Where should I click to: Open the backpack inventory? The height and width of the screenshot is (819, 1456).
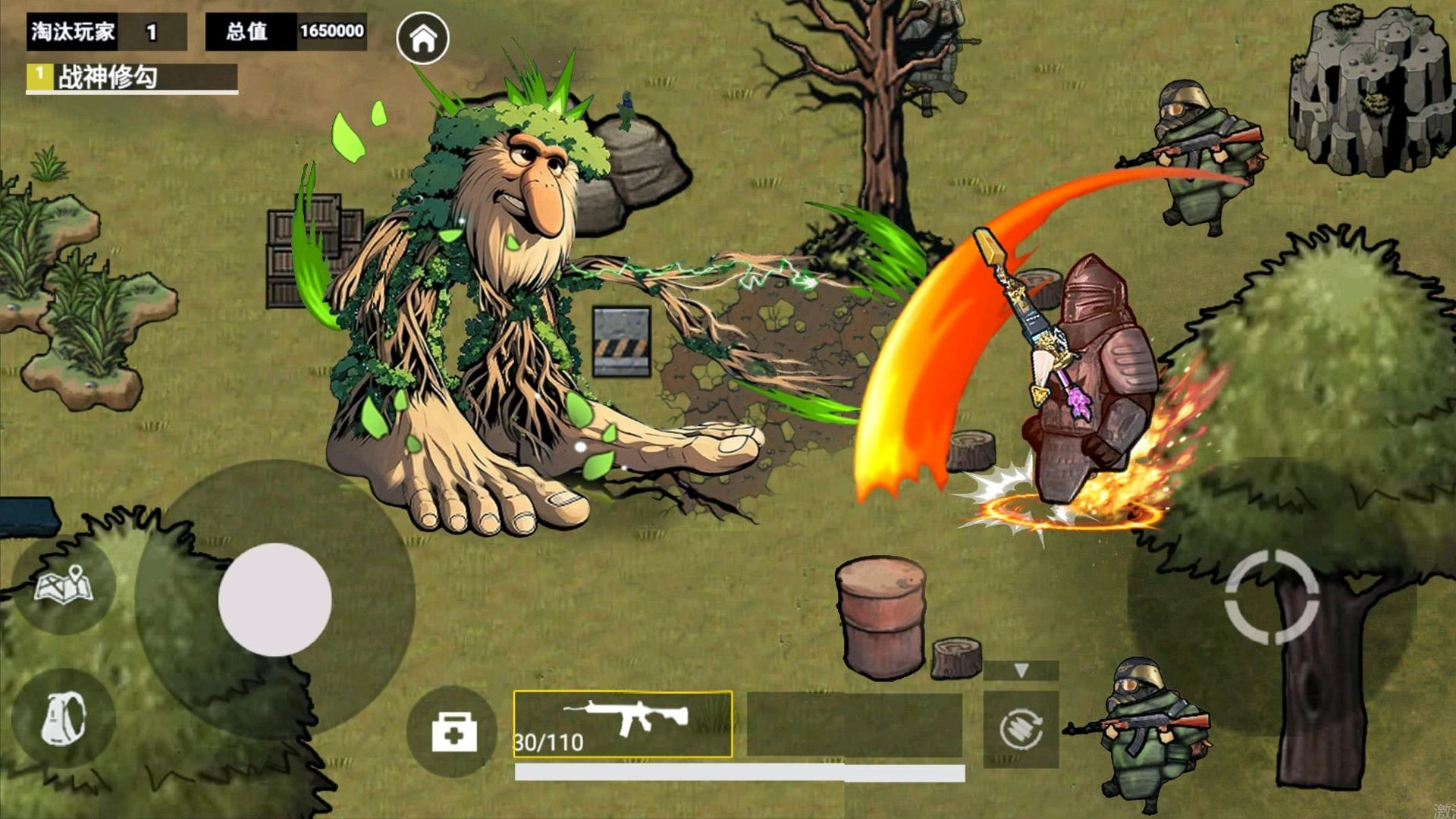tap(64, 718)
